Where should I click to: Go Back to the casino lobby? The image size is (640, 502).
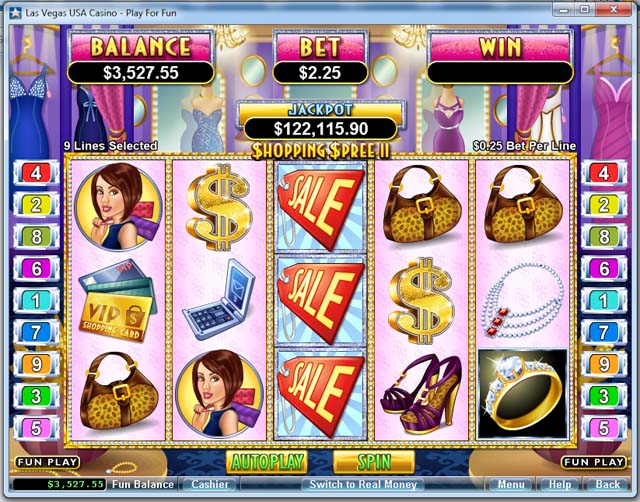[x=607, y=484]
